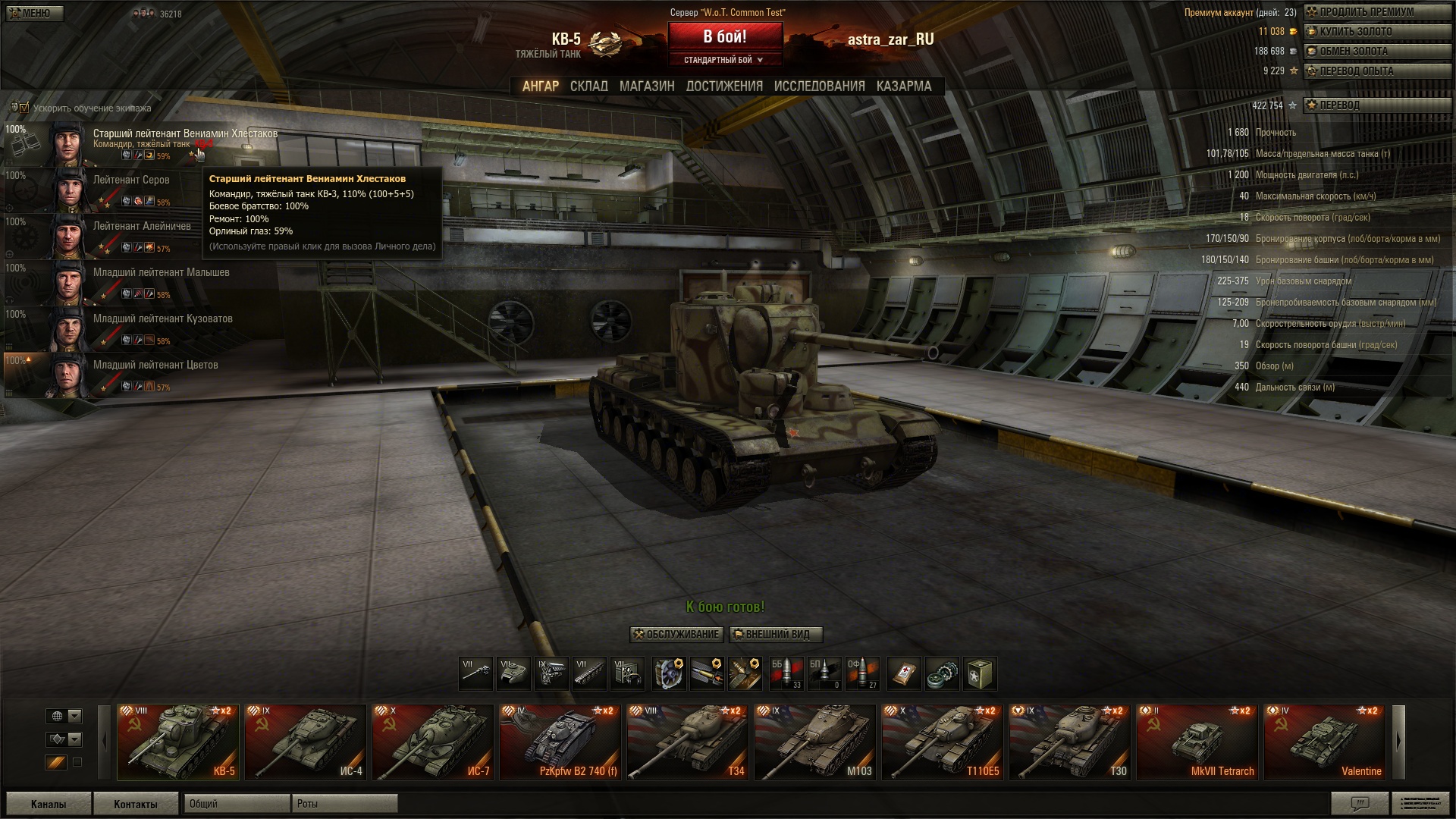The image size is (1456, 819).
Task: Open the Магазин tab
Action: point(646,86)
